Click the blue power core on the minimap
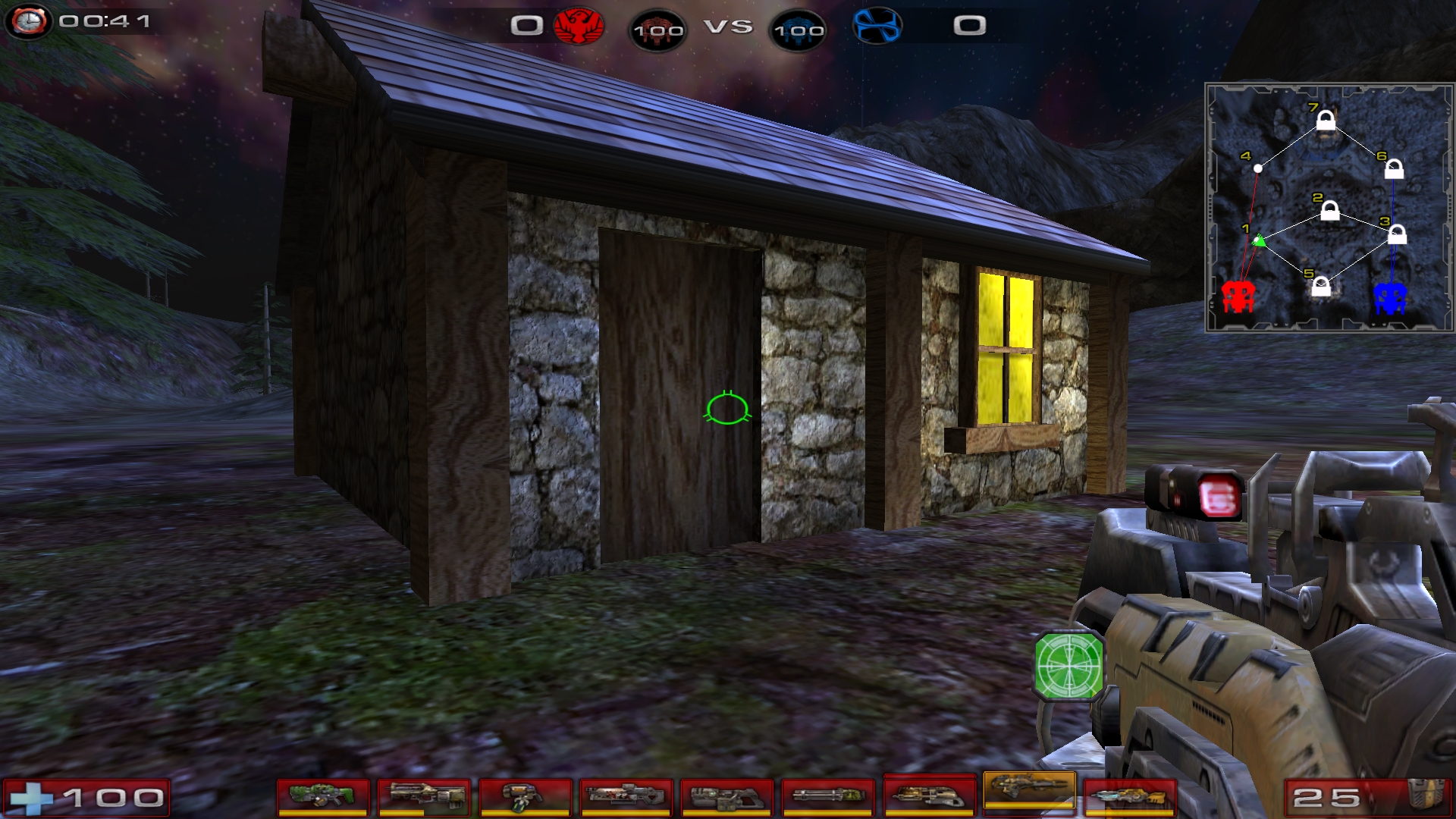 click(1390, 297)
